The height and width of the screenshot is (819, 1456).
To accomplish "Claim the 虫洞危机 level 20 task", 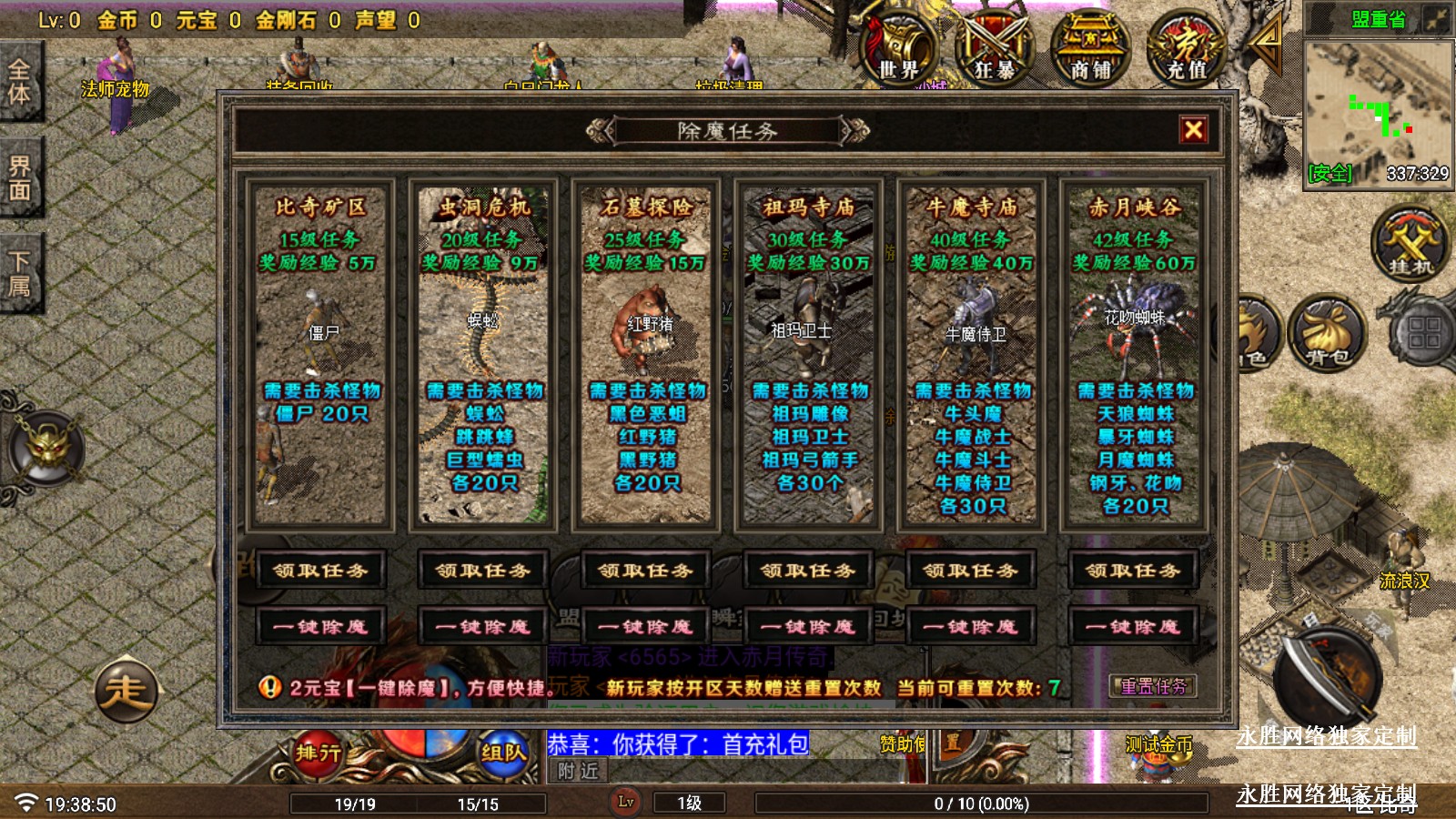I will tap(482, 571).
